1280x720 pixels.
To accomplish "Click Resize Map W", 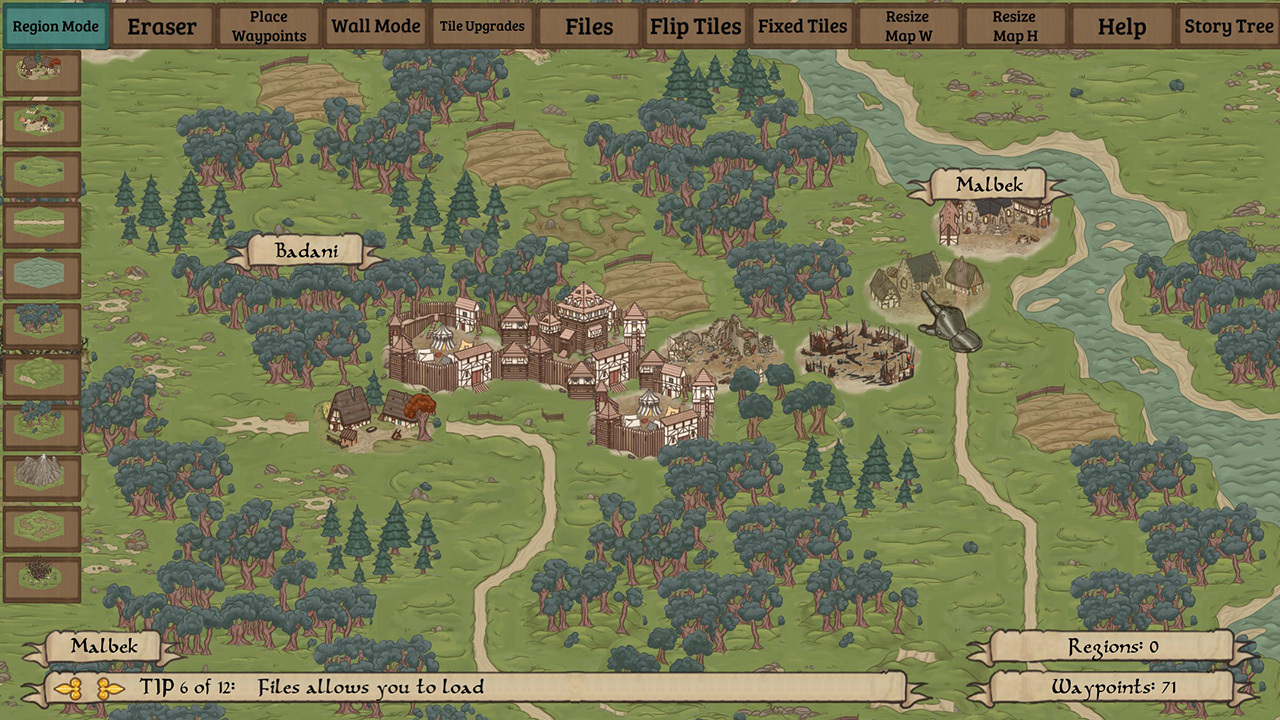I will [x=907, y=26].
